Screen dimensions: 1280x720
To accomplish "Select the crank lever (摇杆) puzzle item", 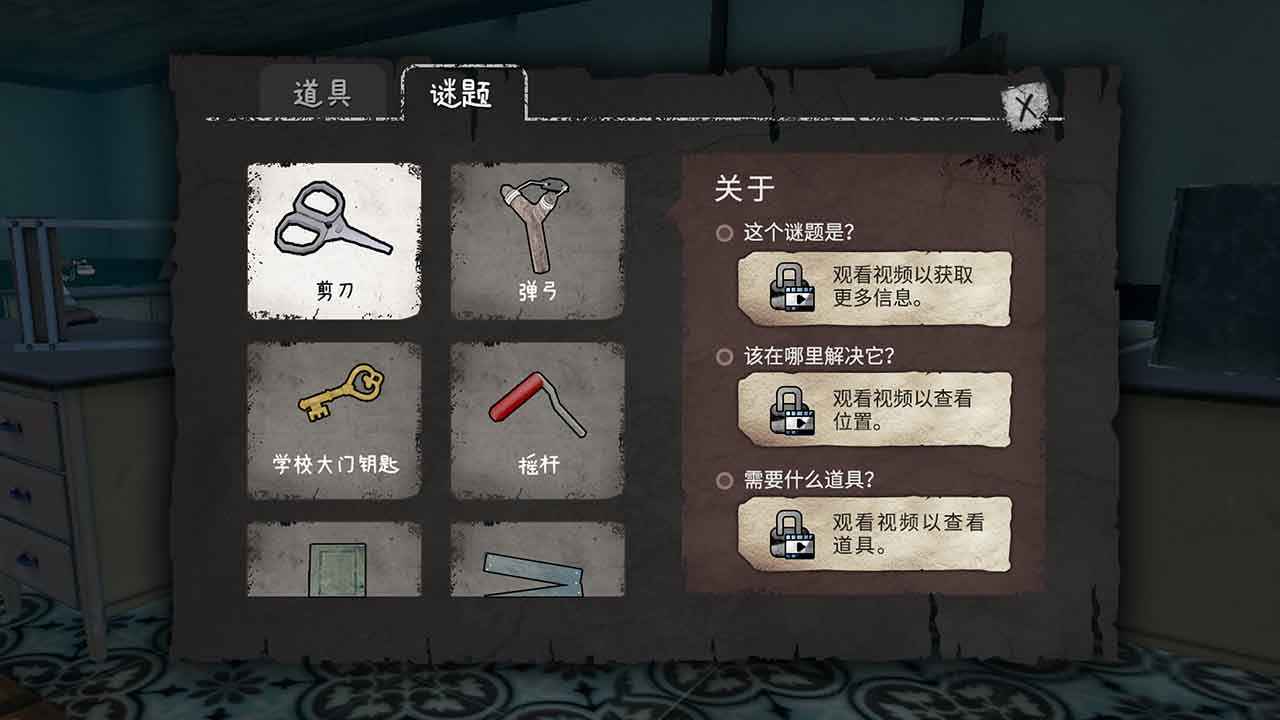I will (x=536, y=420).
